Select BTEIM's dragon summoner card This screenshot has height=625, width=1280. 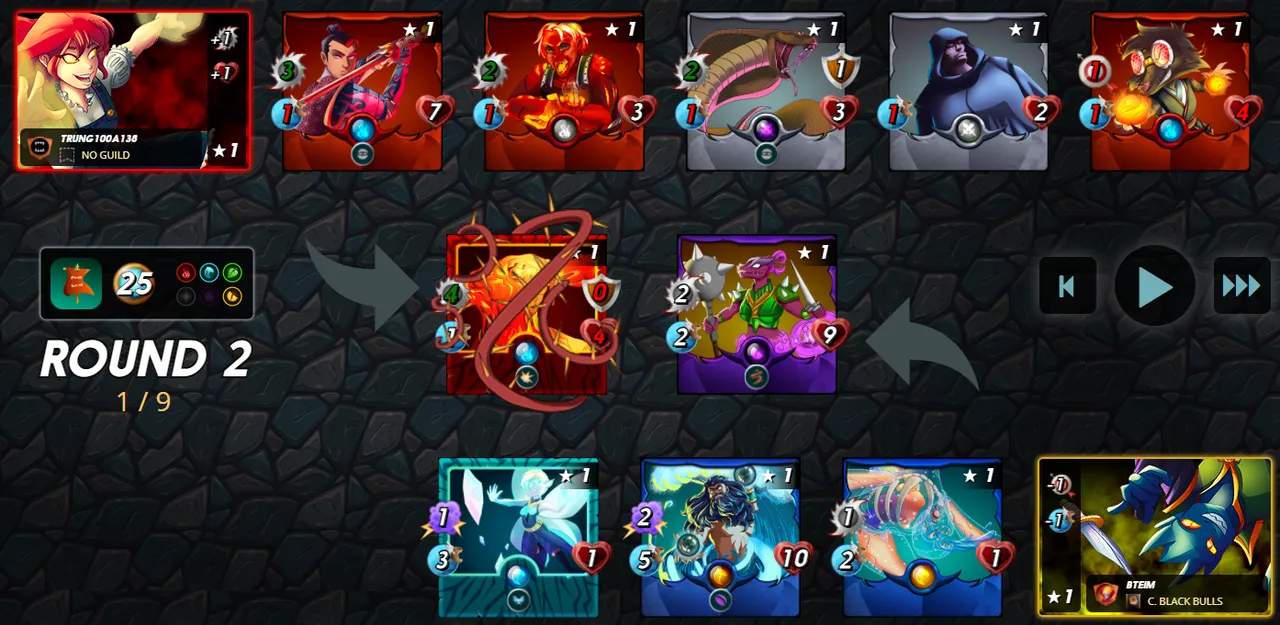pyautogui.click(x=1155, y=536)
